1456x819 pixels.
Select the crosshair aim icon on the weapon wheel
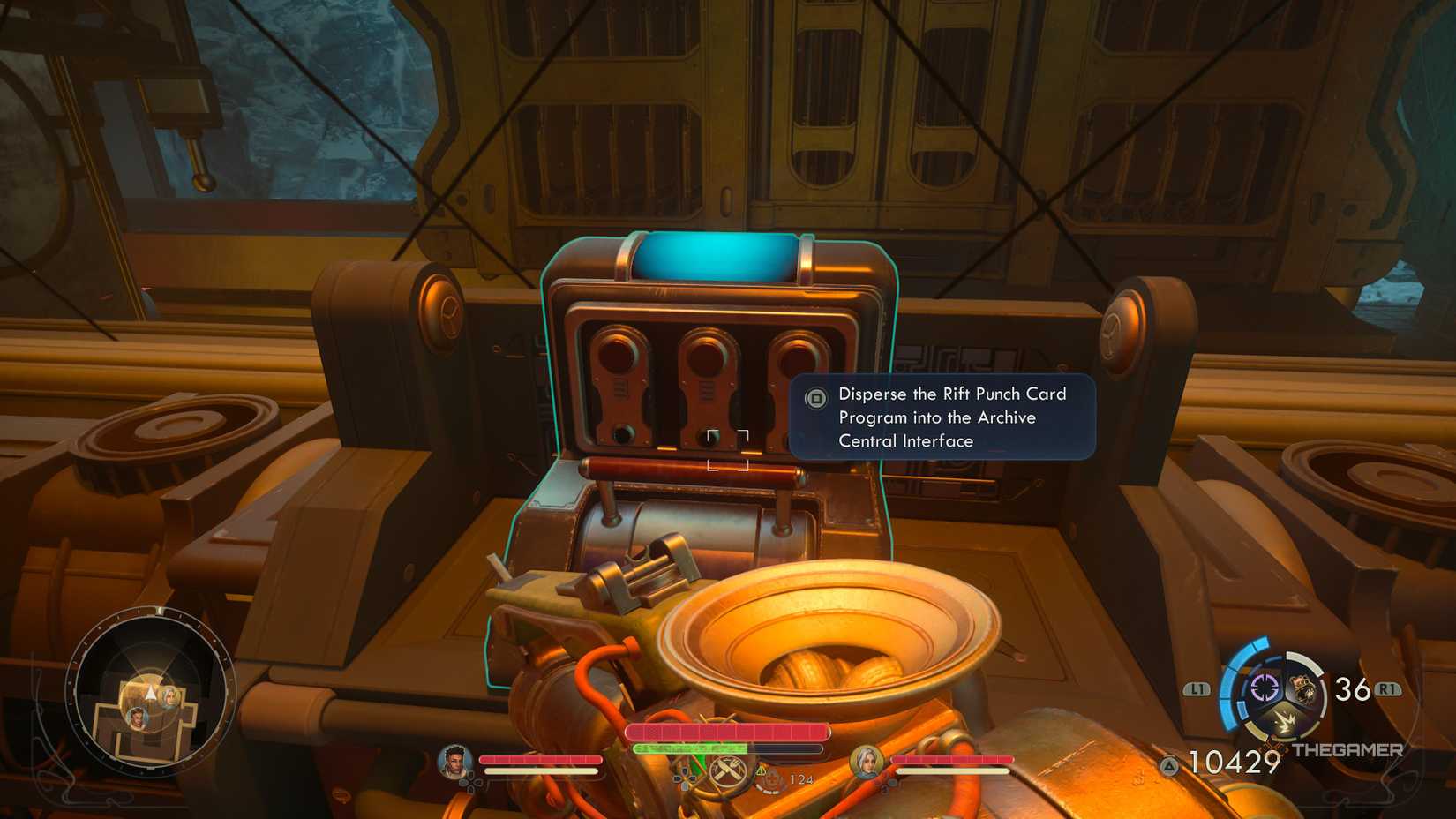(1265, 687)
